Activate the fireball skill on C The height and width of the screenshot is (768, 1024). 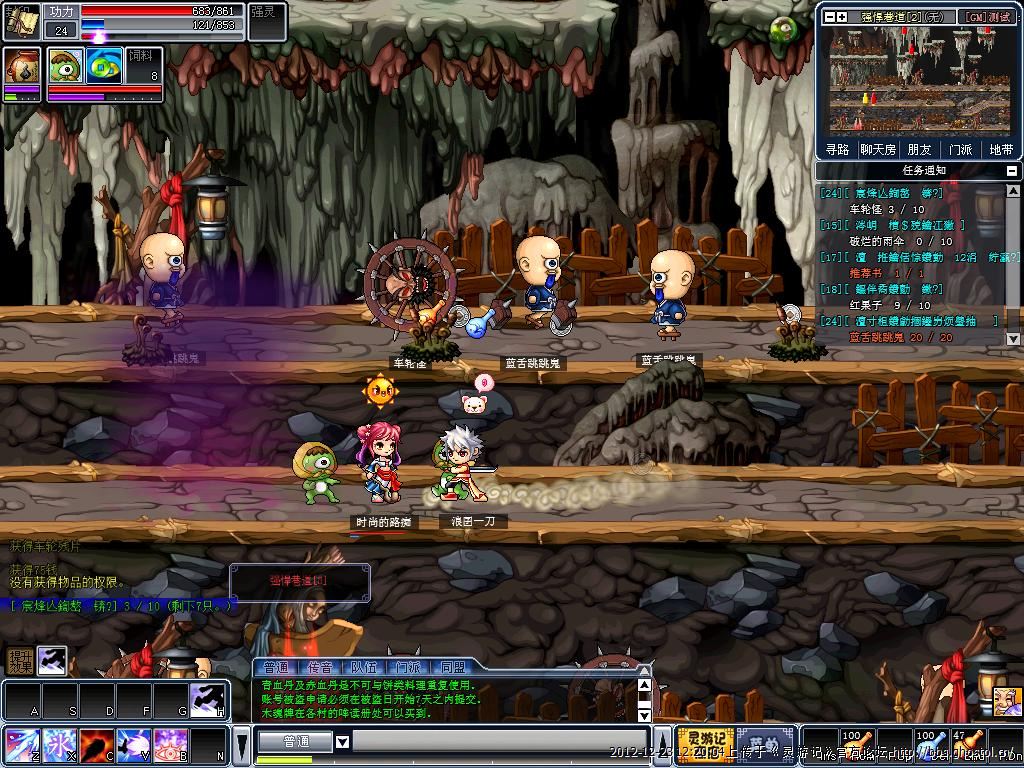pyautogui.click(x=96, y=745)
